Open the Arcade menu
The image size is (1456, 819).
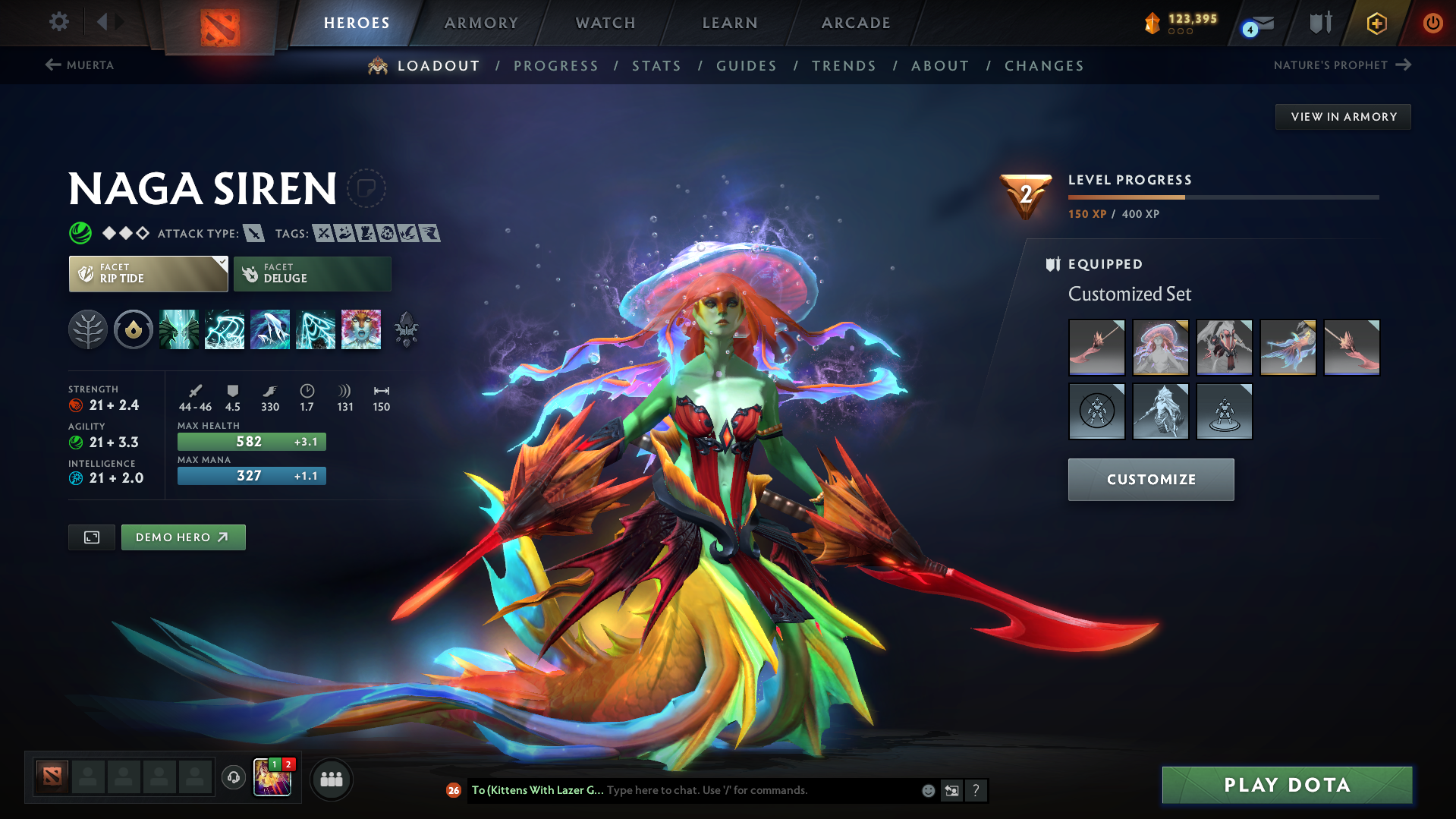(x=855, y=23)
